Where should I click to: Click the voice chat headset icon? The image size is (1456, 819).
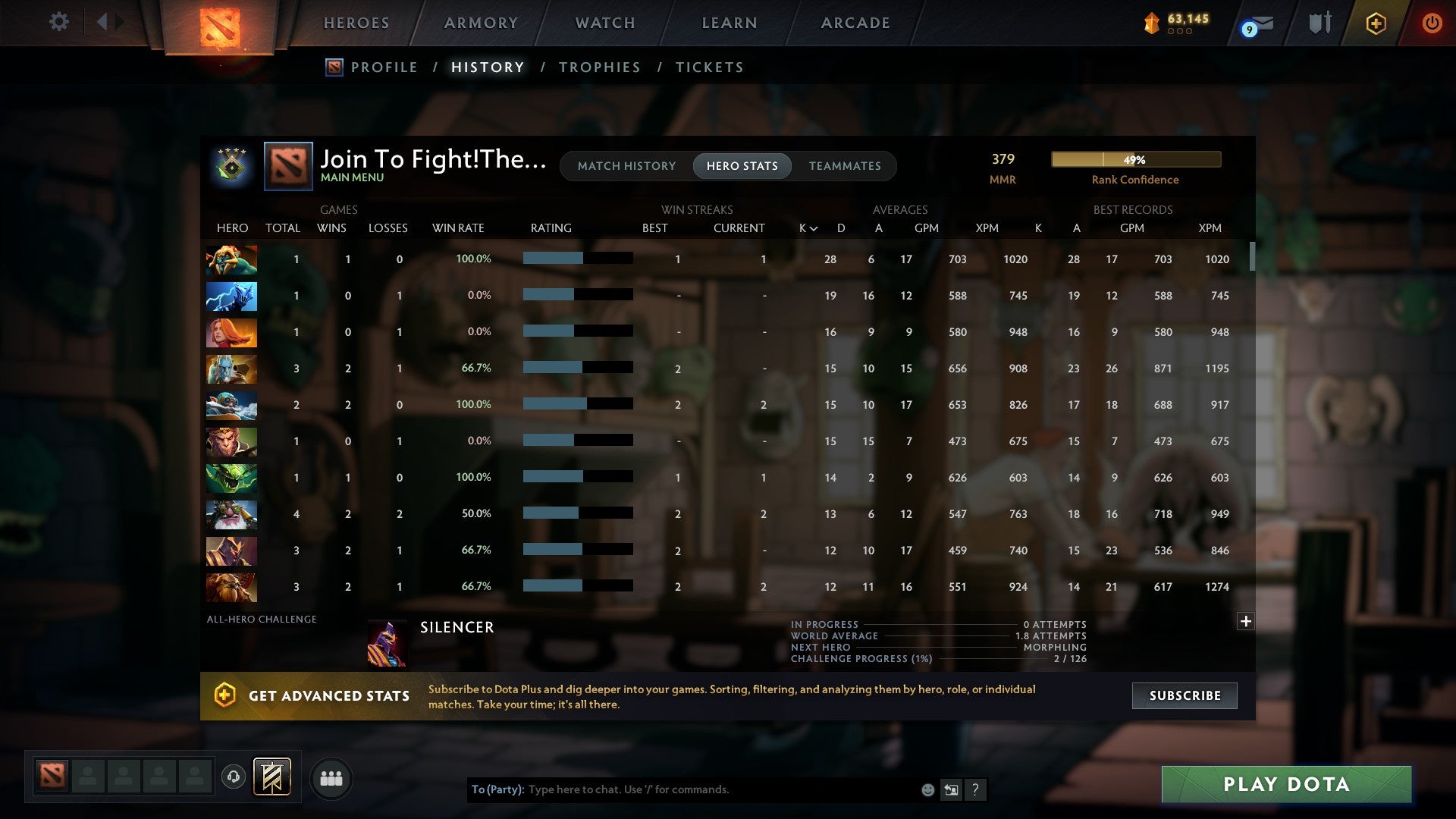(235, 778)
